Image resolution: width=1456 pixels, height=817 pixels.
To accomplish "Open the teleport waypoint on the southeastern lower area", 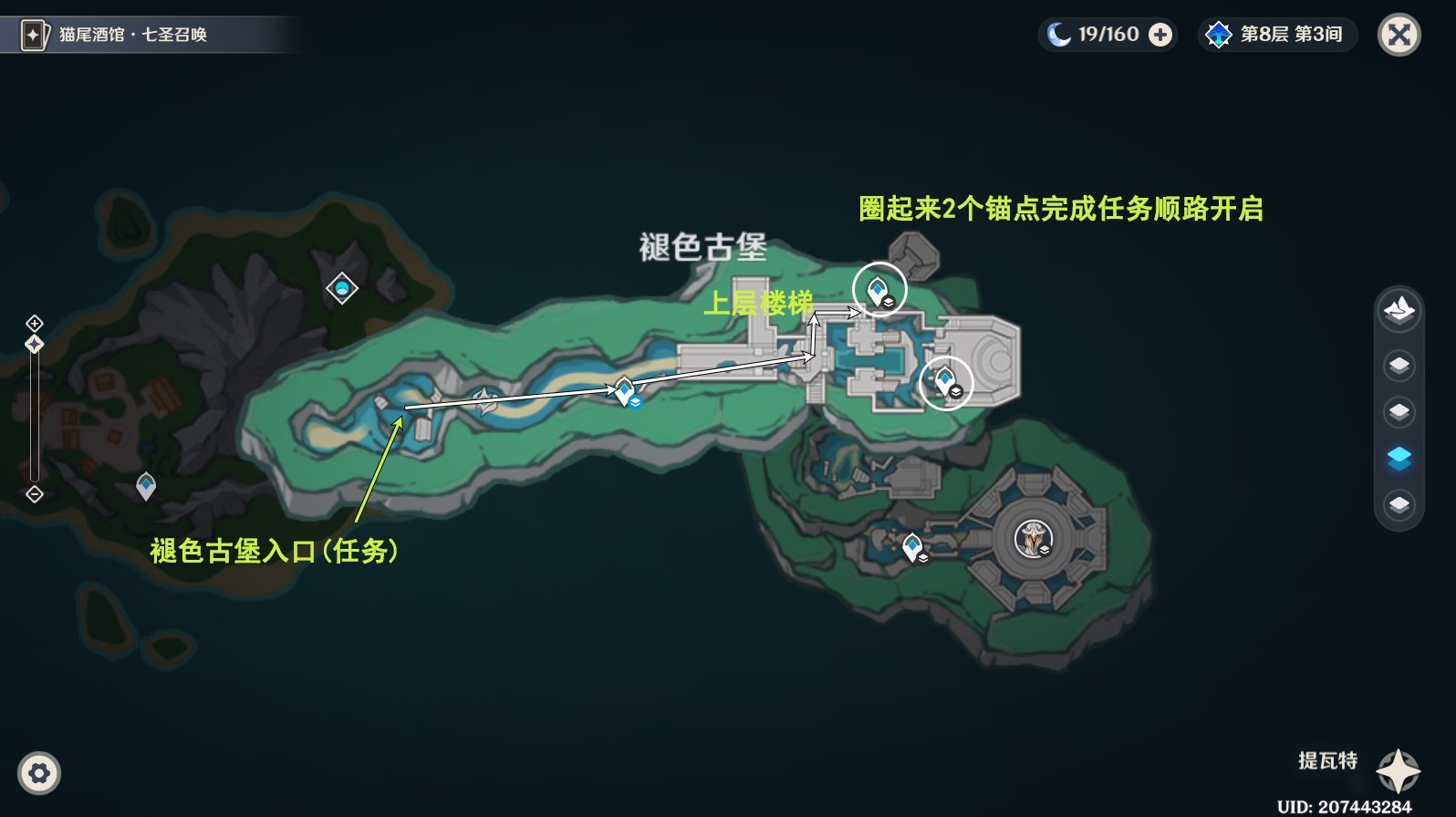I will pos(911,547).
